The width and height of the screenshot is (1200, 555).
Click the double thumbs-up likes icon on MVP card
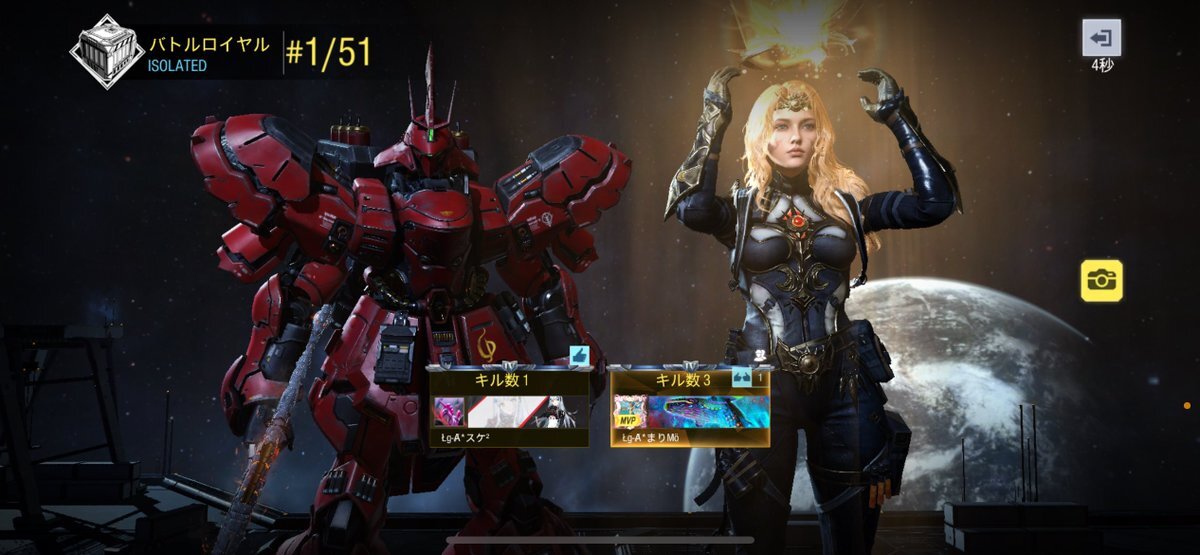[741, 377]
